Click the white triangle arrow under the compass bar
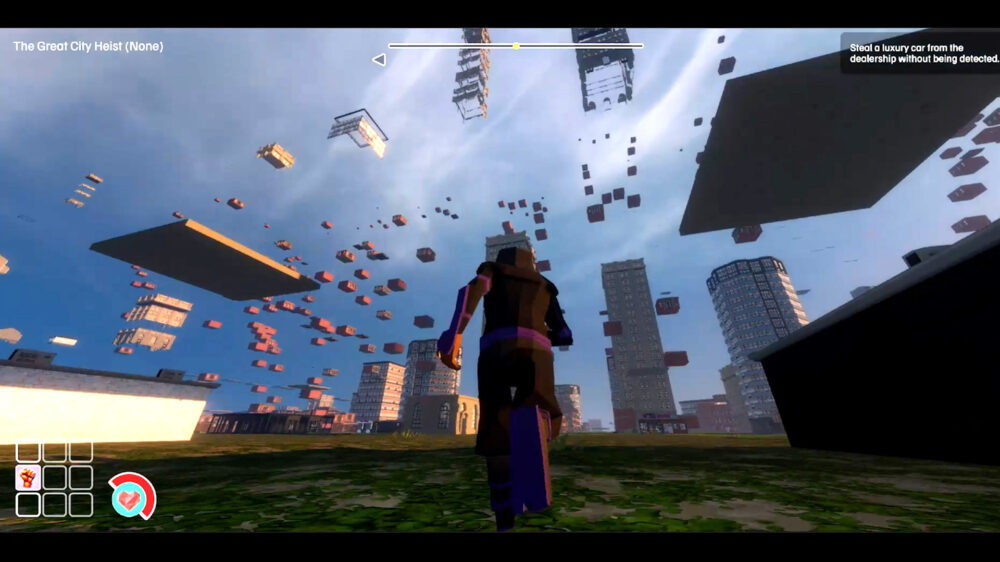The height and width of the screenshot is (562, 1000). [x=379, y=60]
